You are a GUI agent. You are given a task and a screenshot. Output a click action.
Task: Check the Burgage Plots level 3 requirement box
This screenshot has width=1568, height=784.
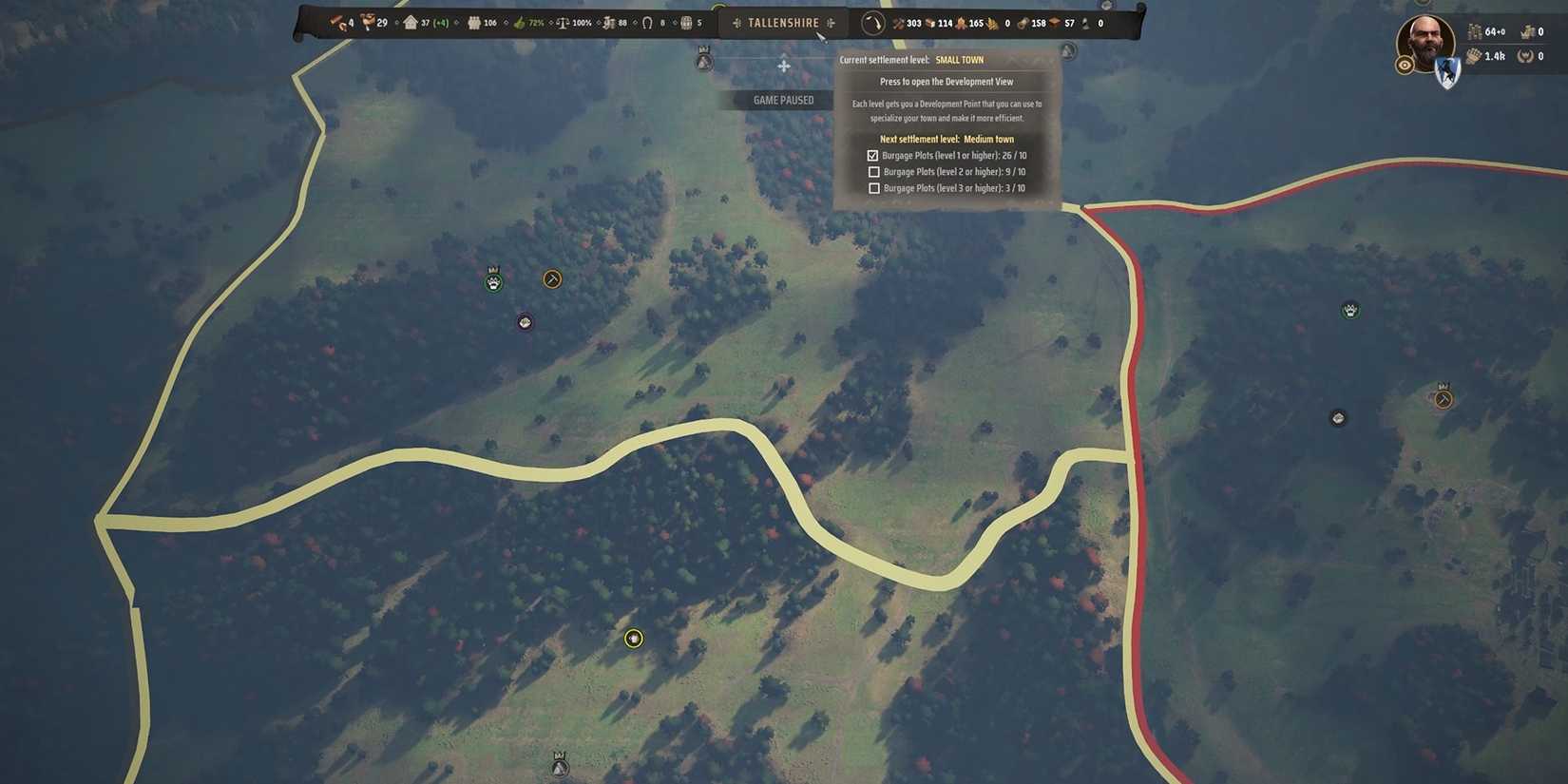874,187
